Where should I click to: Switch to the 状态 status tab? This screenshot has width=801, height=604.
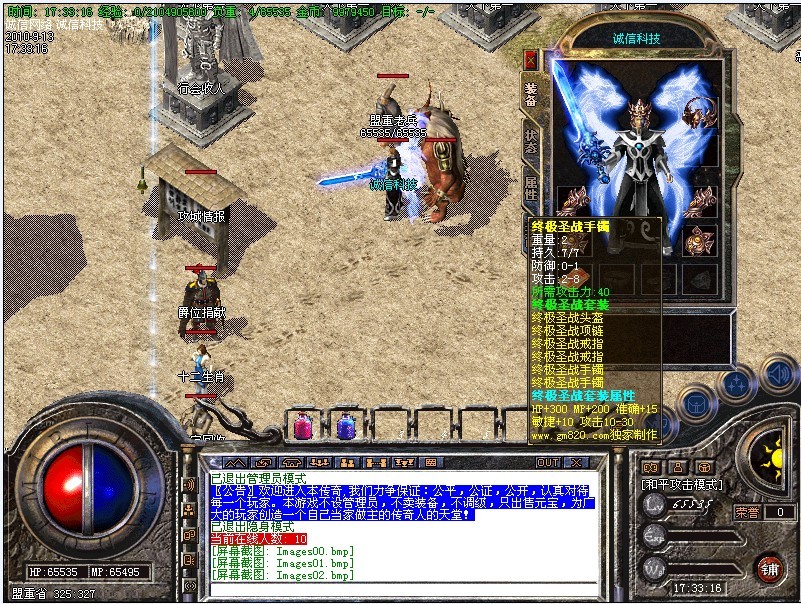530,142
